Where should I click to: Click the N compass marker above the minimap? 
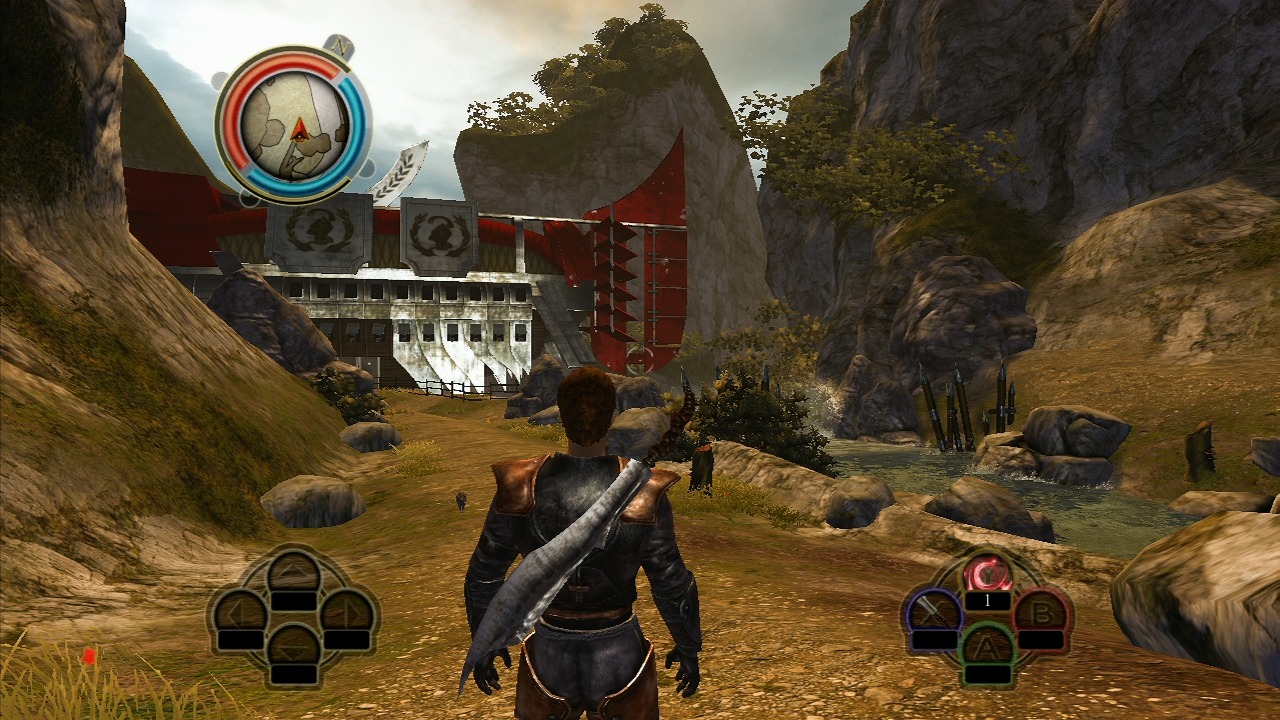(340, 45)
